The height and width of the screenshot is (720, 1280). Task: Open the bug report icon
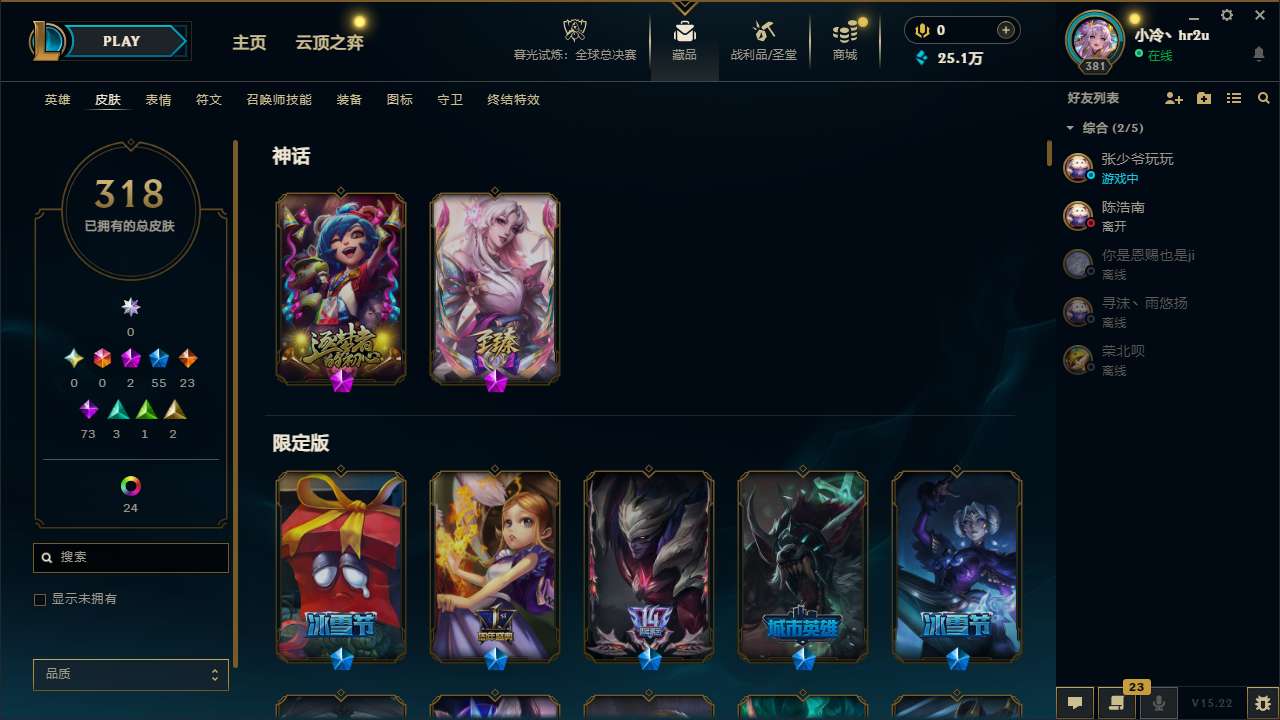pyautogui.click(x=1259, y=703)
